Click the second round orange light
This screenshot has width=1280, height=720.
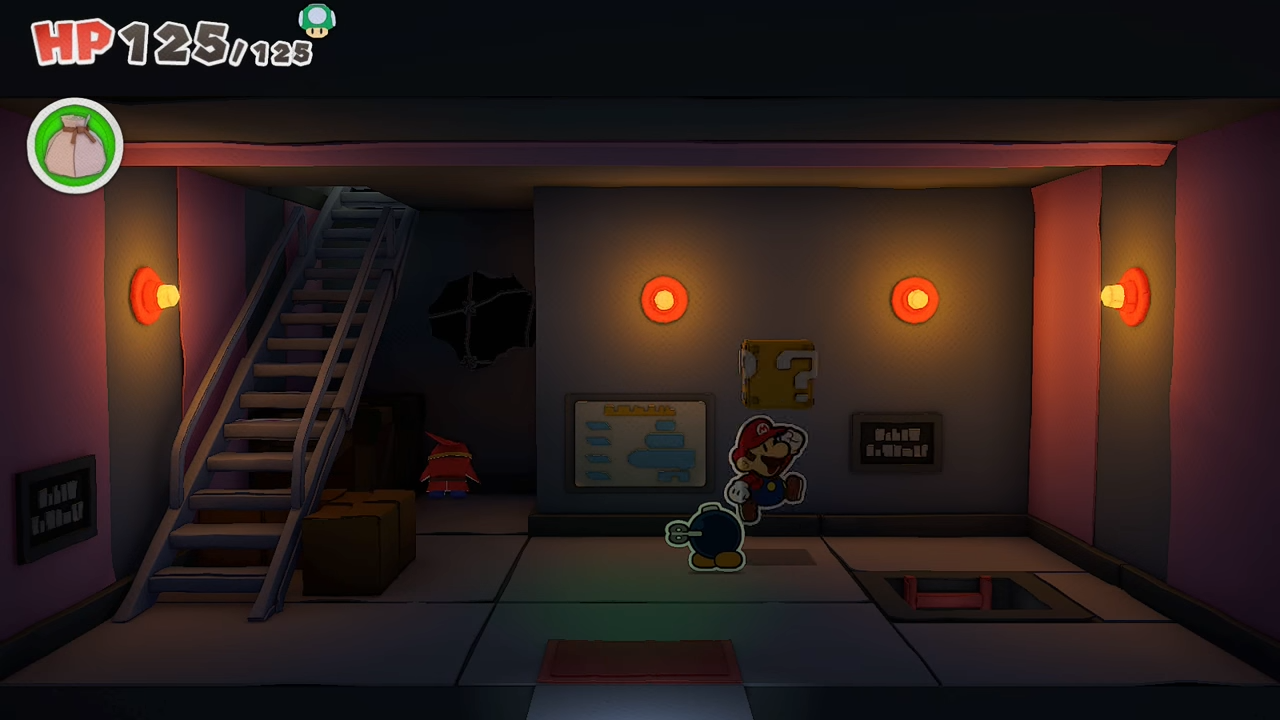coord(914,296)
